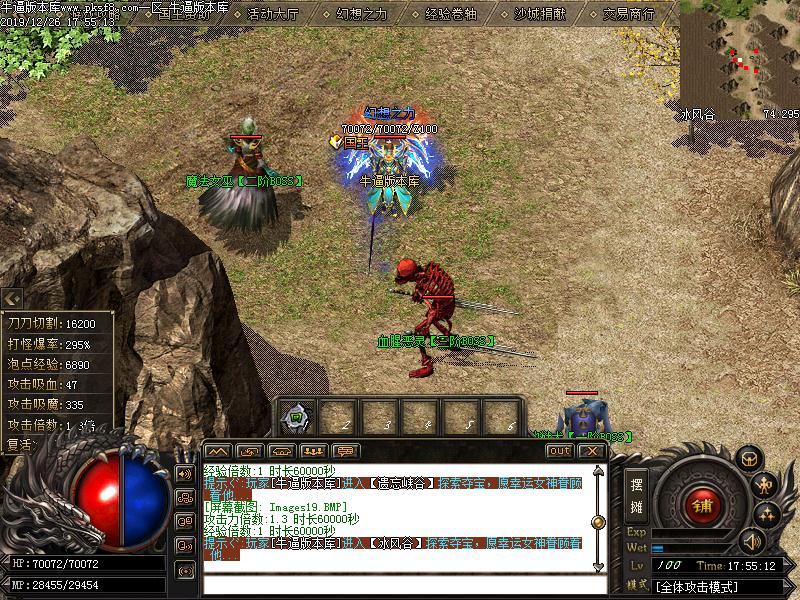Viewport: 800px width, 600px height.
Task: Open the 沙城捐献 donation menu
Action: (540, 14)
